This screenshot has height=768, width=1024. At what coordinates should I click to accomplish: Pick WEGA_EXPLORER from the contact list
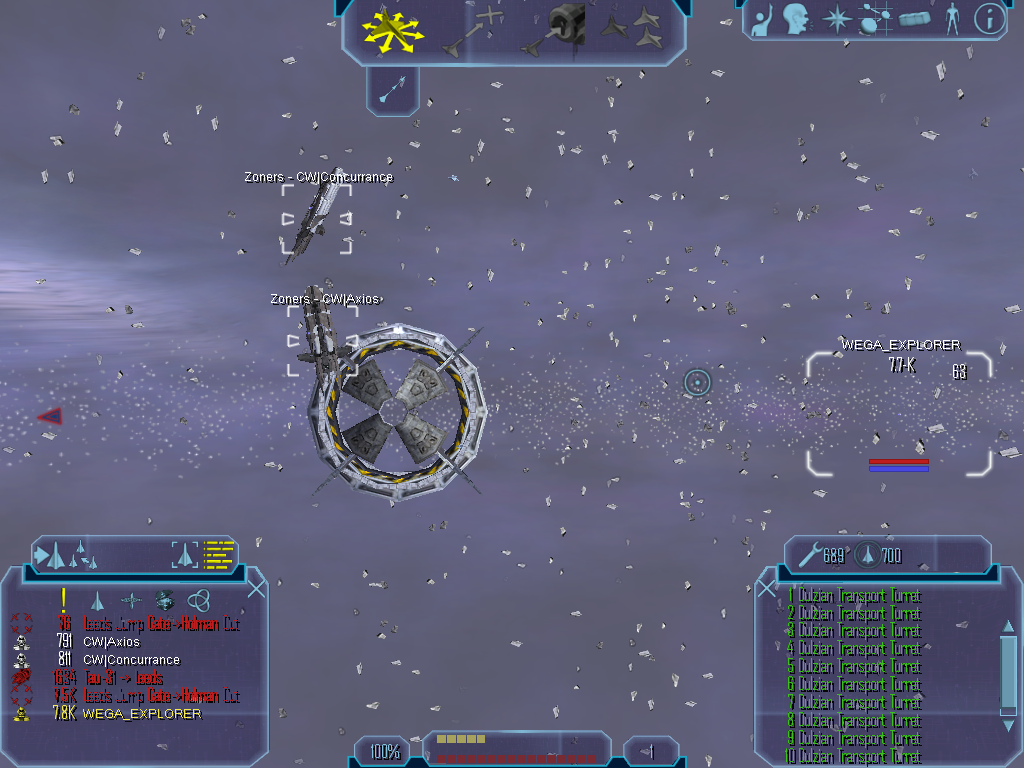pos(142,714)
